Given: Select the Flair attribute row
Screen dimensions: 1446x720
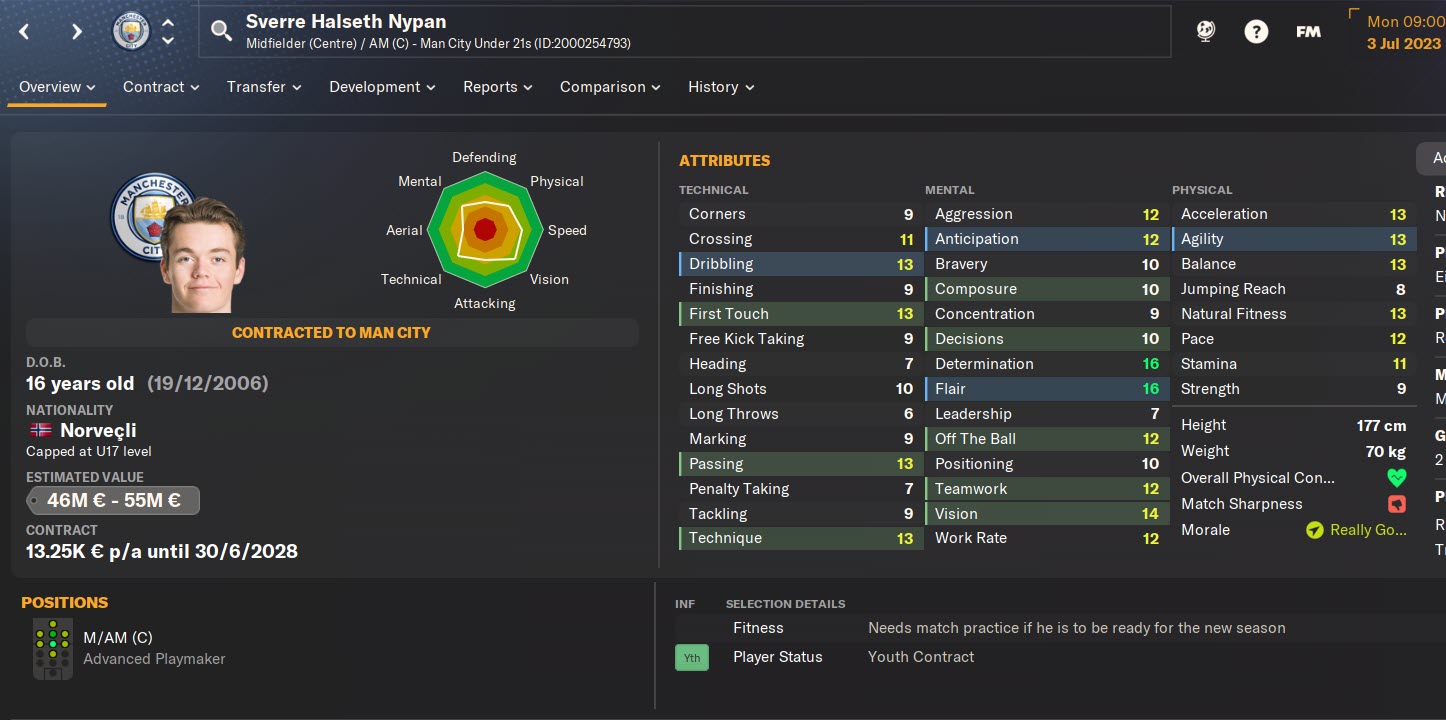Looking at the screenshot, I should click(1046, 389).
